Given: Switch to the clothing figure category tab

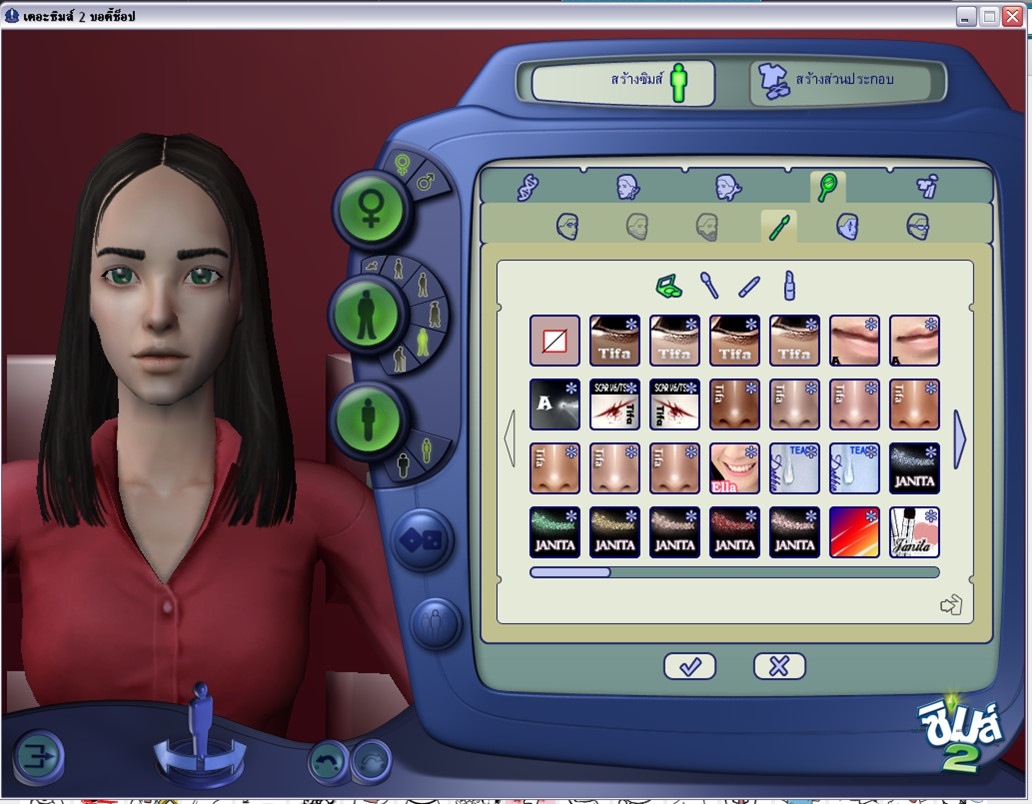Looking at the screenshot, I should 927,187.
